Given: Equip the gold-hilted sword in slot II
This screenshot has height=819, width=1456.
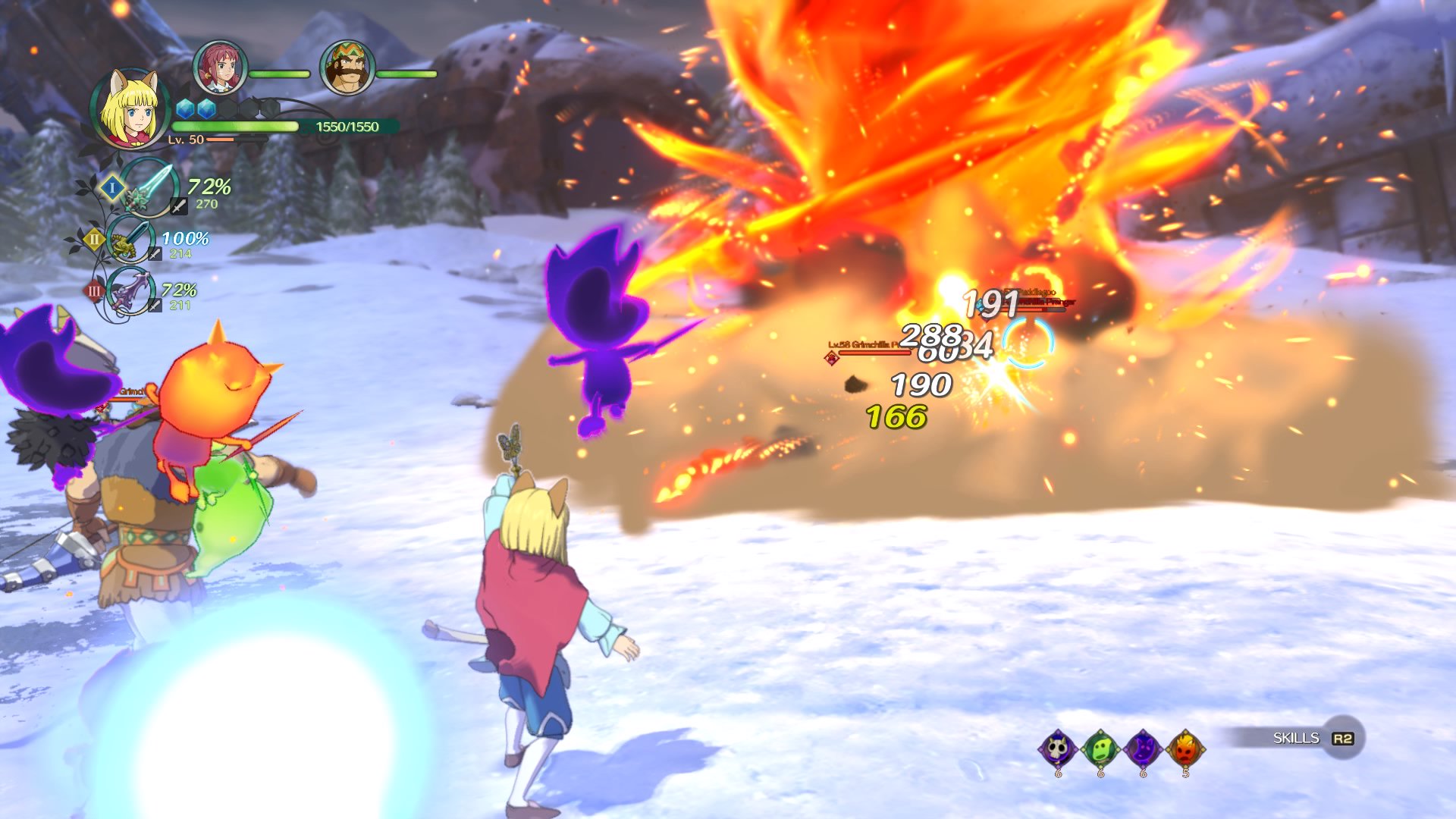Looking at the screenshot, I should pos(131,240).
